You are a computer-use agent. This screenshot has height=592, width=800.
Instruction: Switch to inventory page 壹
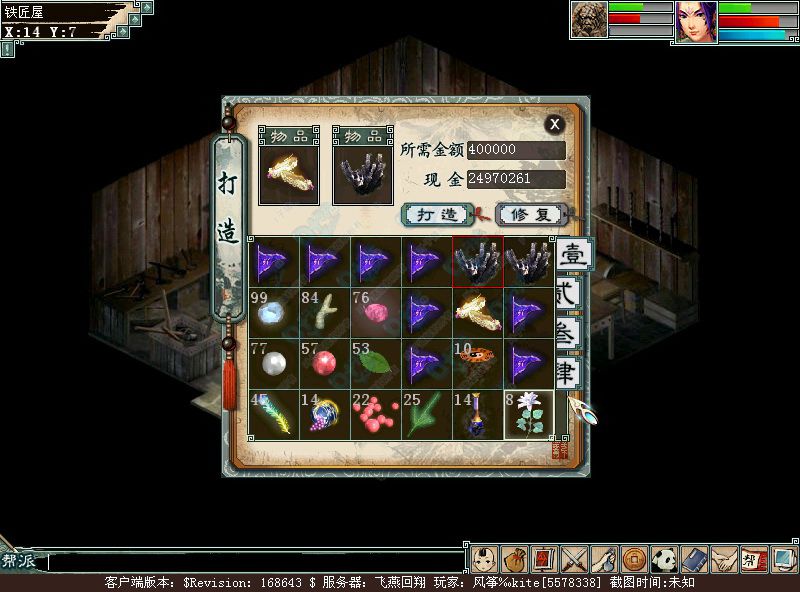point(571,255)
